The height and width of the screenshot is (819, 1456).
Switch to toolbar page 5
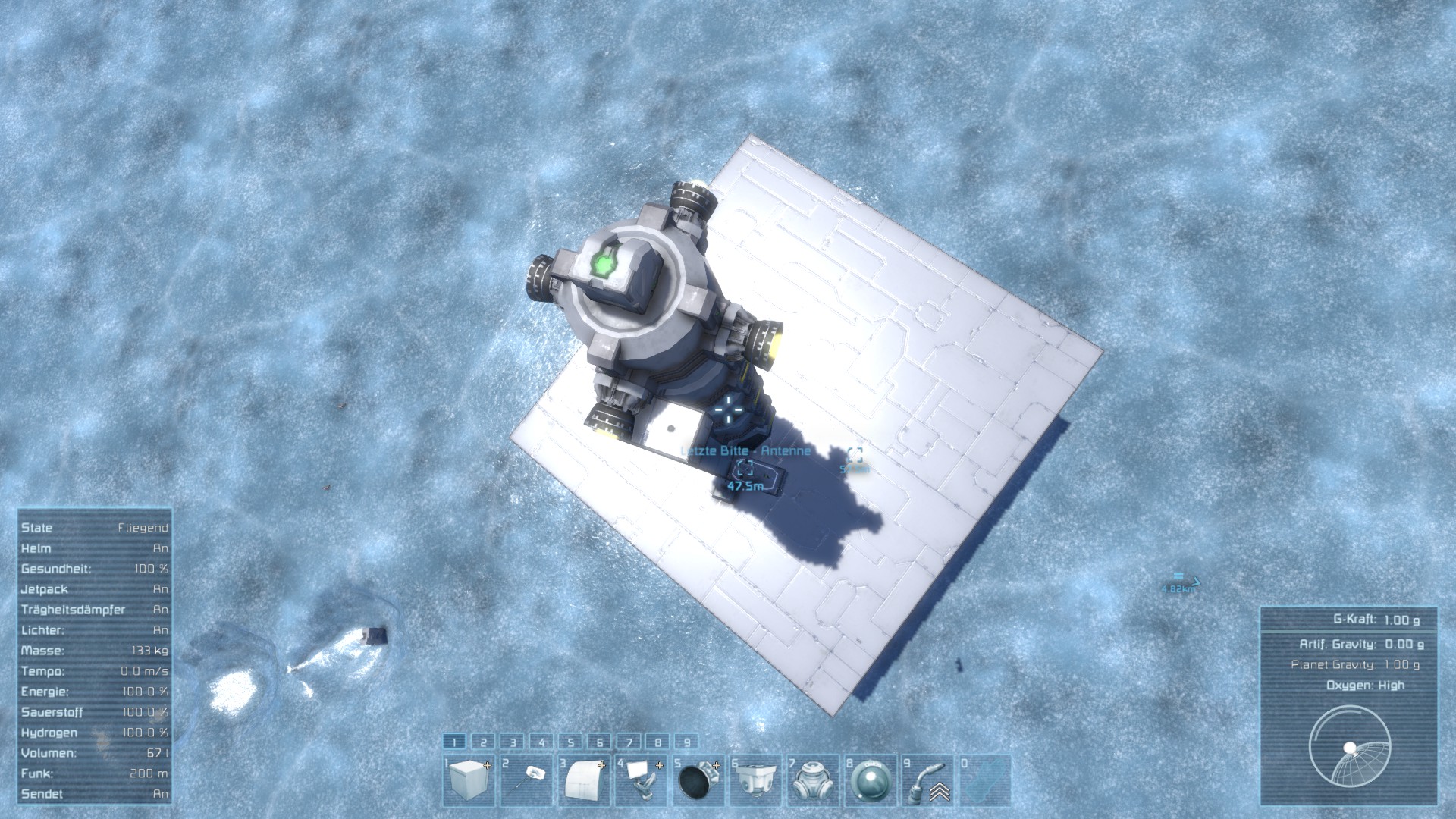pyautogui.click(x=570, y=742)
